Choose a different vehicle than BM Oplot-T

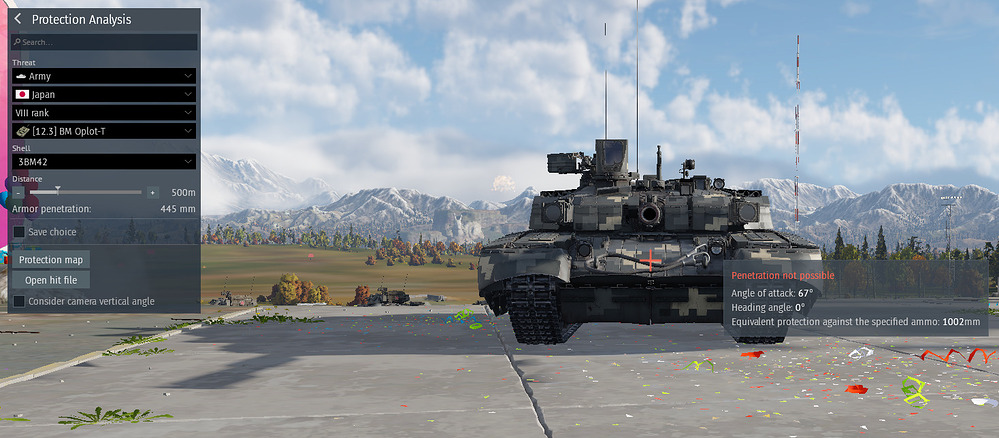[x=104, y=131]
